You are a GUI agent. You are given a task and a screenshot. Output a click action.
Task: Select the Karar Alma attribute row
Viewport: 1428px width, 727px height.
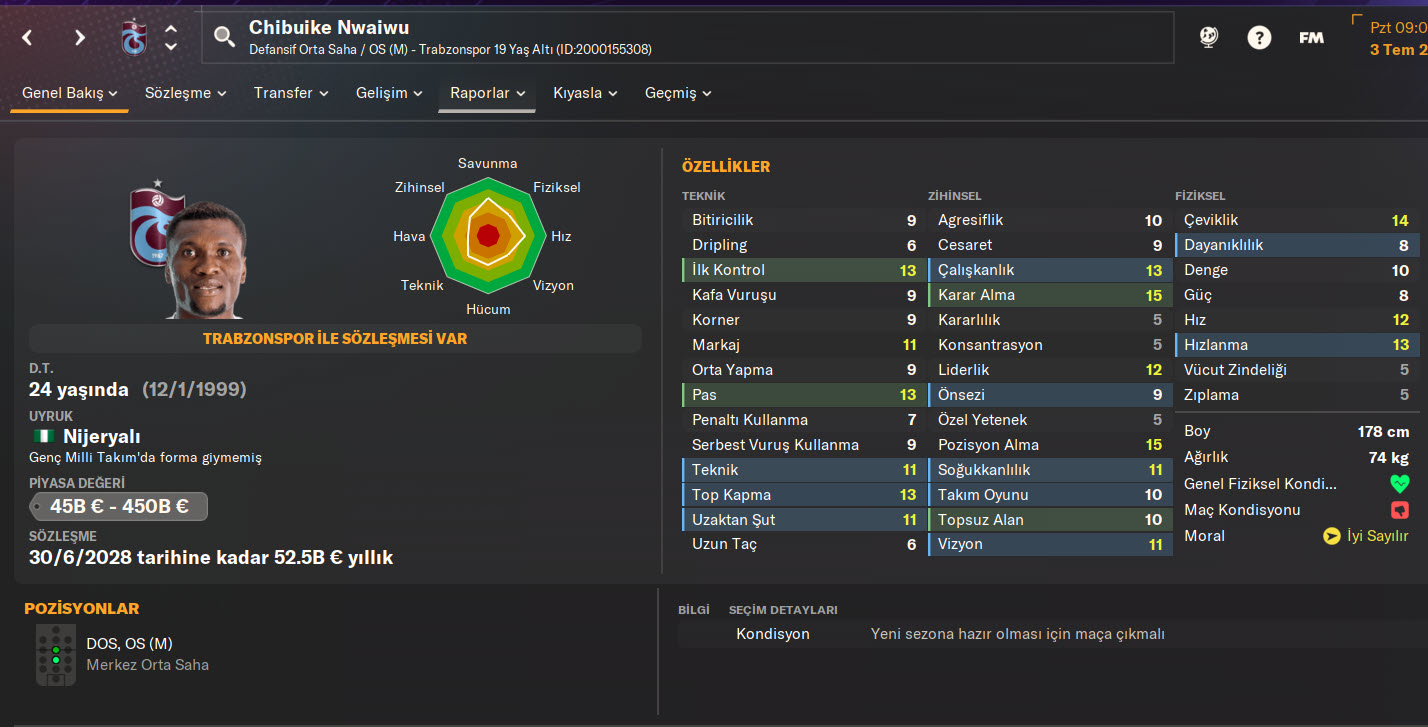(1048, 295)
